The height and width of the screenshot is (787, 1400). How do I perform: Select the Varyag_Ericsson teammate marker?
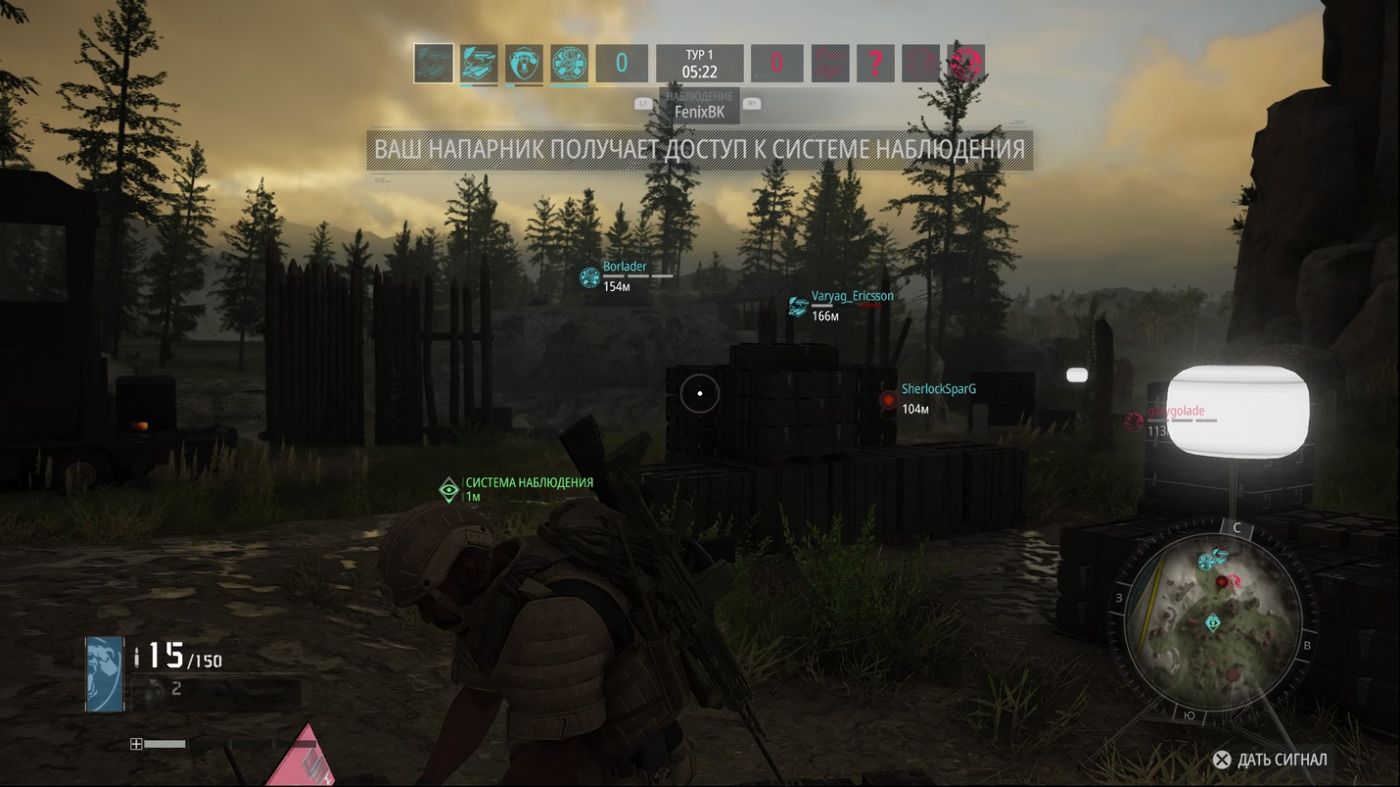click(x=798, y=306)
